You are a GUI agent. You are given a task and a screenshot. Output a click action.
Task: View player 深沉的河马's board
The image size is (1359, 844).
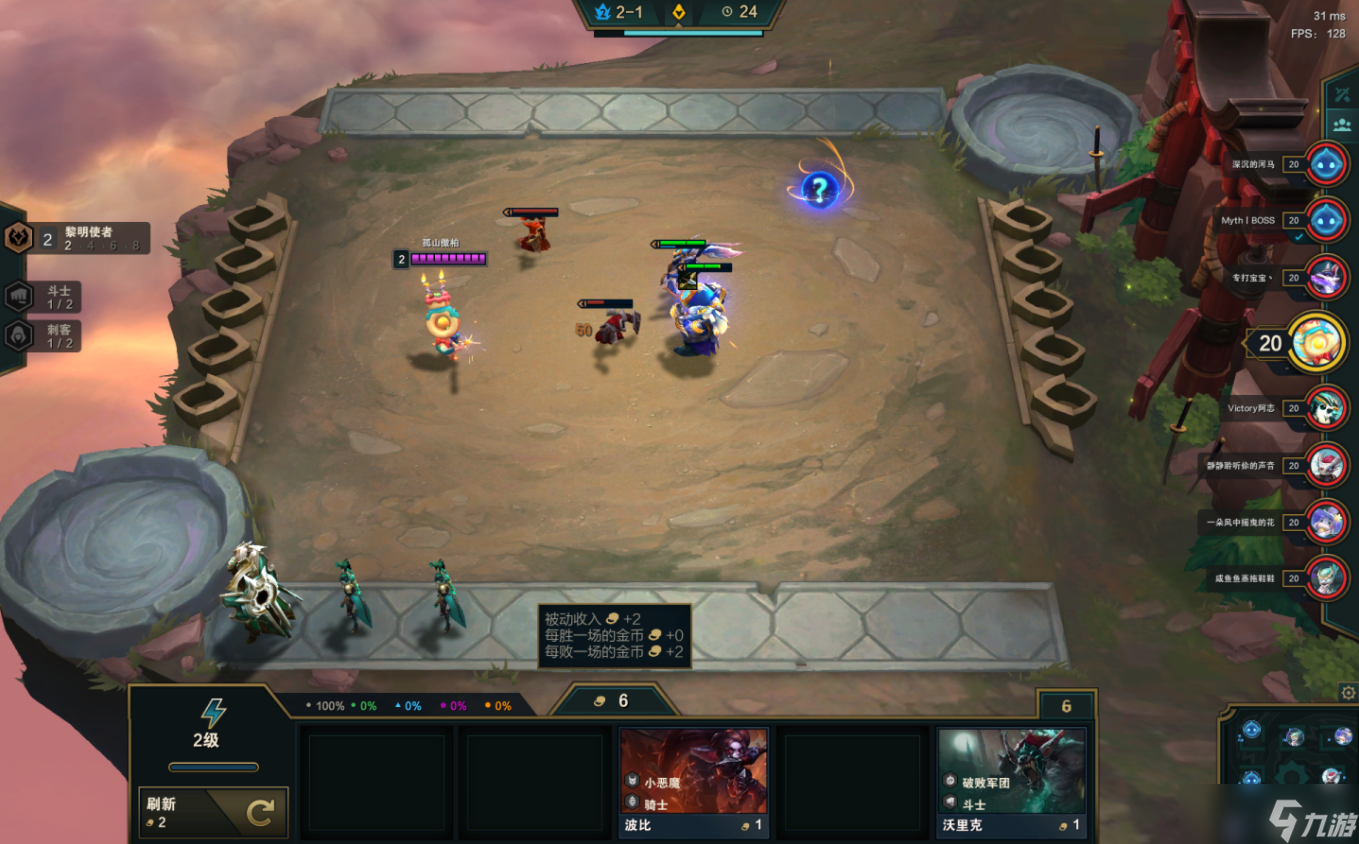[1327, 163]
